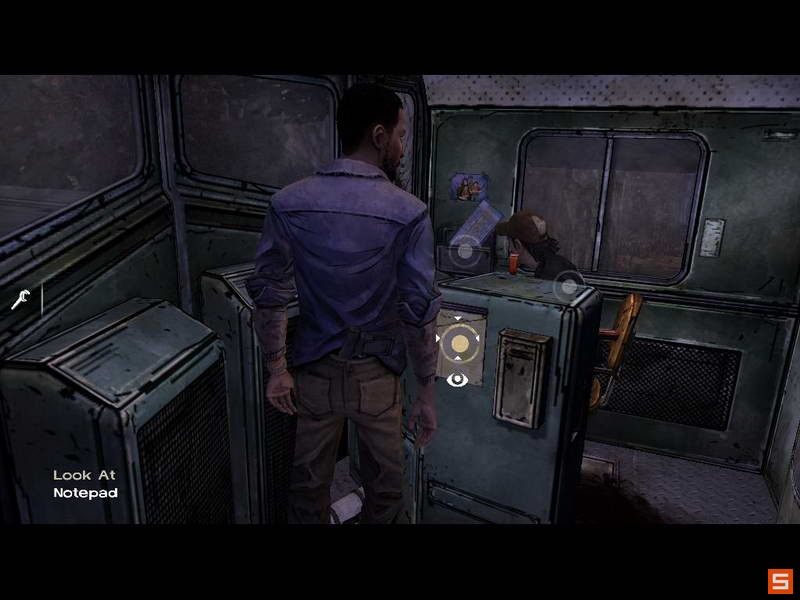Select the interaction hotspot over the blue map

(x=465, y=250)
